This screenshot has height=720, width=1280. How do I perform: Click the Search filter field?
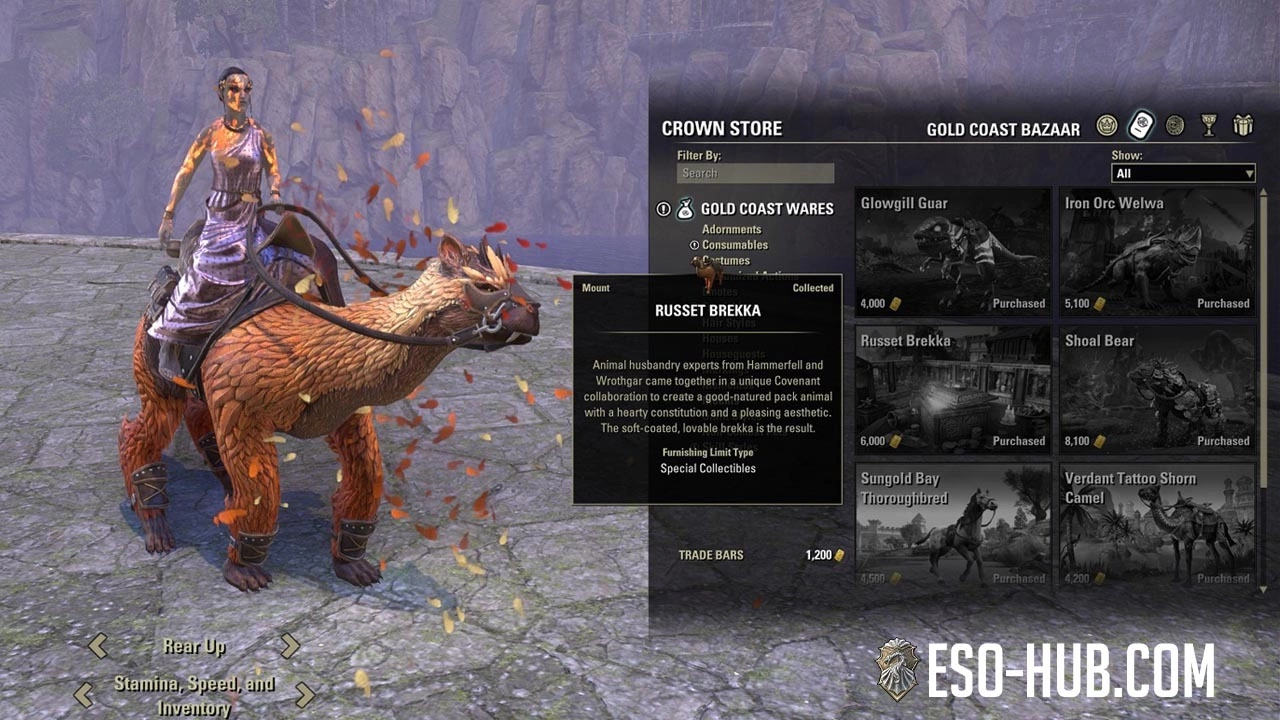(755, 173)
